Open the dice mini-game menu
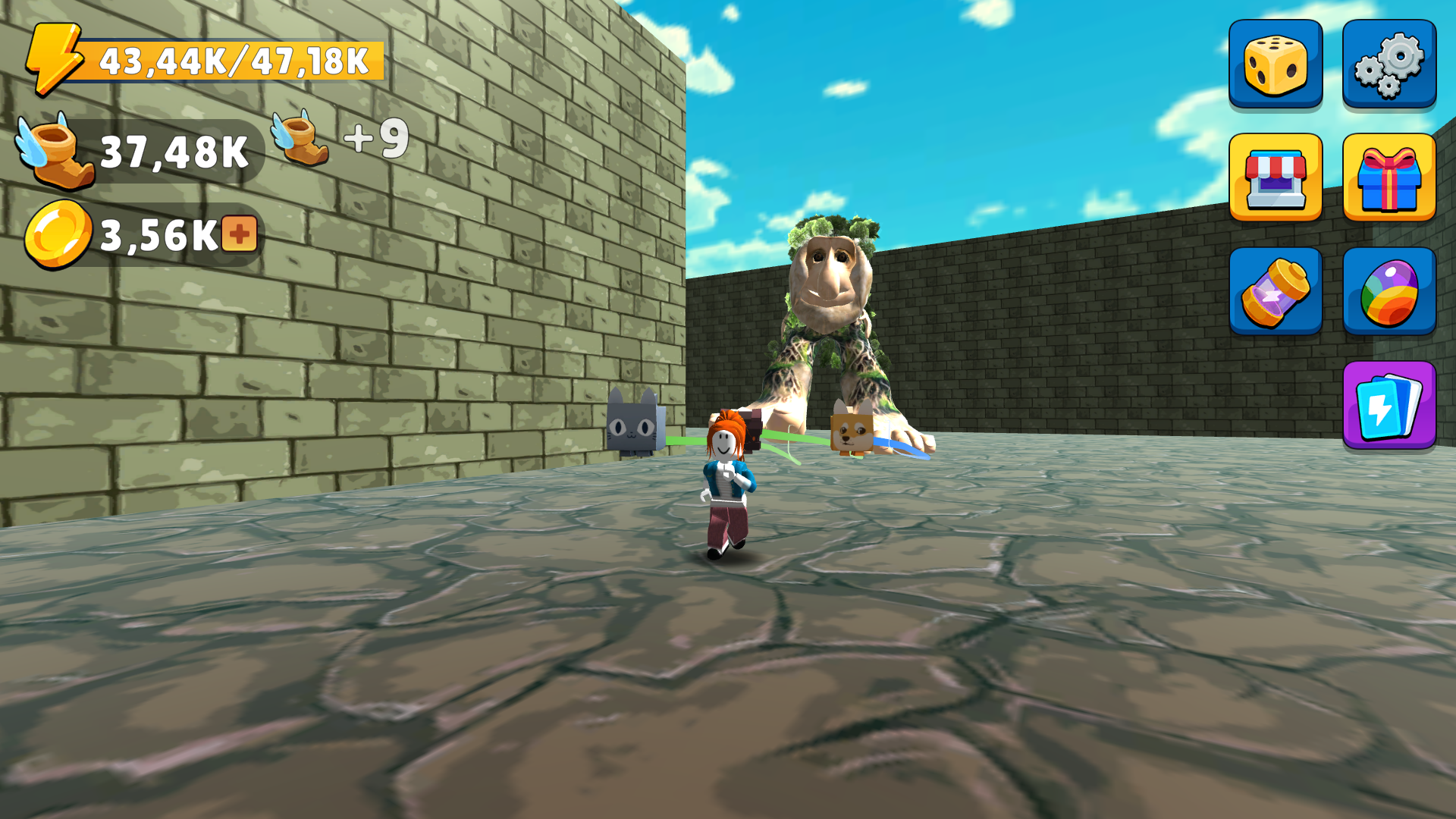This screenshot has height=819, width=1456. 1276,64
